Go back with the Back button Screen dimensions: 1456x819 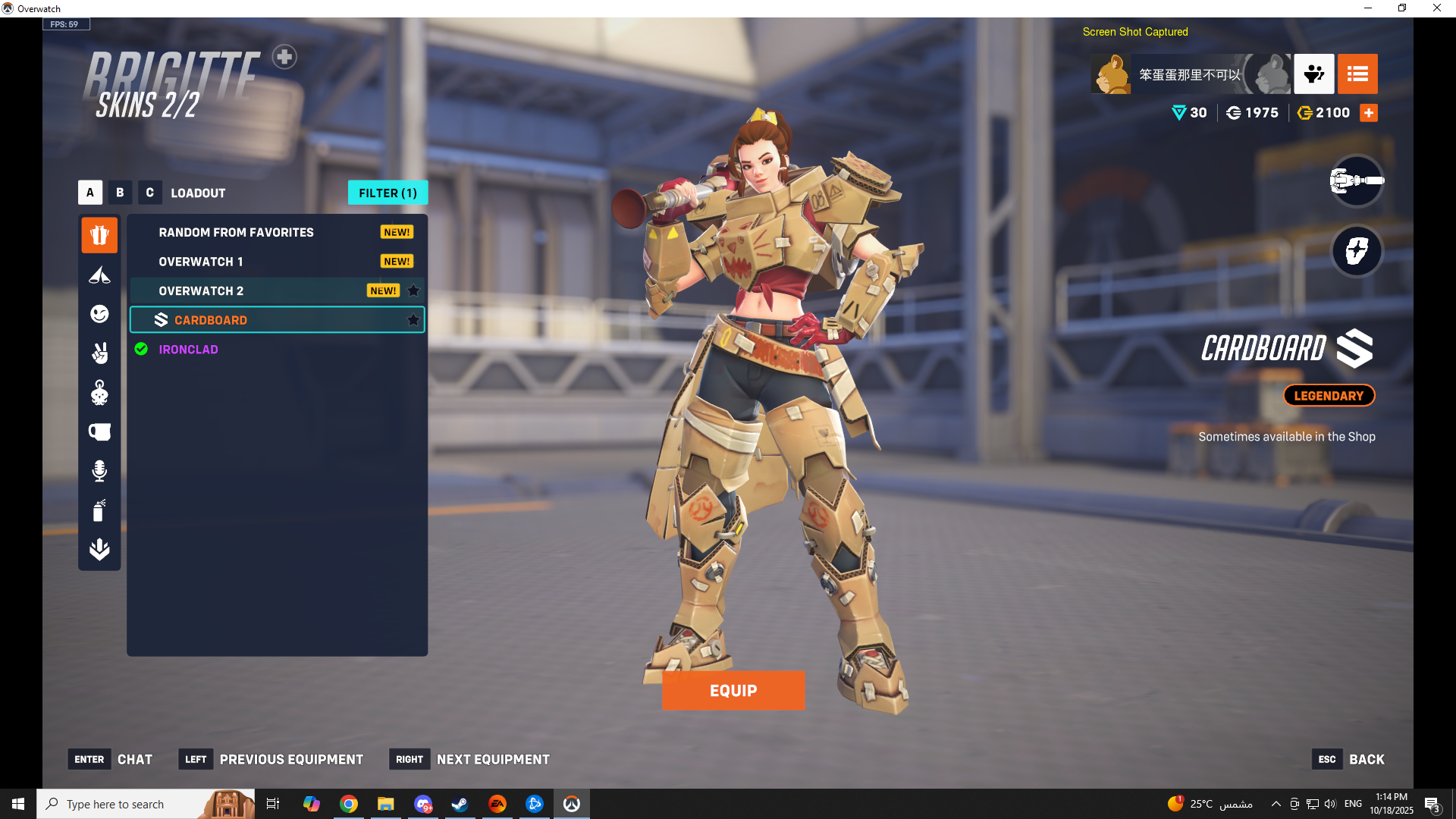[x=1366, y=759]
